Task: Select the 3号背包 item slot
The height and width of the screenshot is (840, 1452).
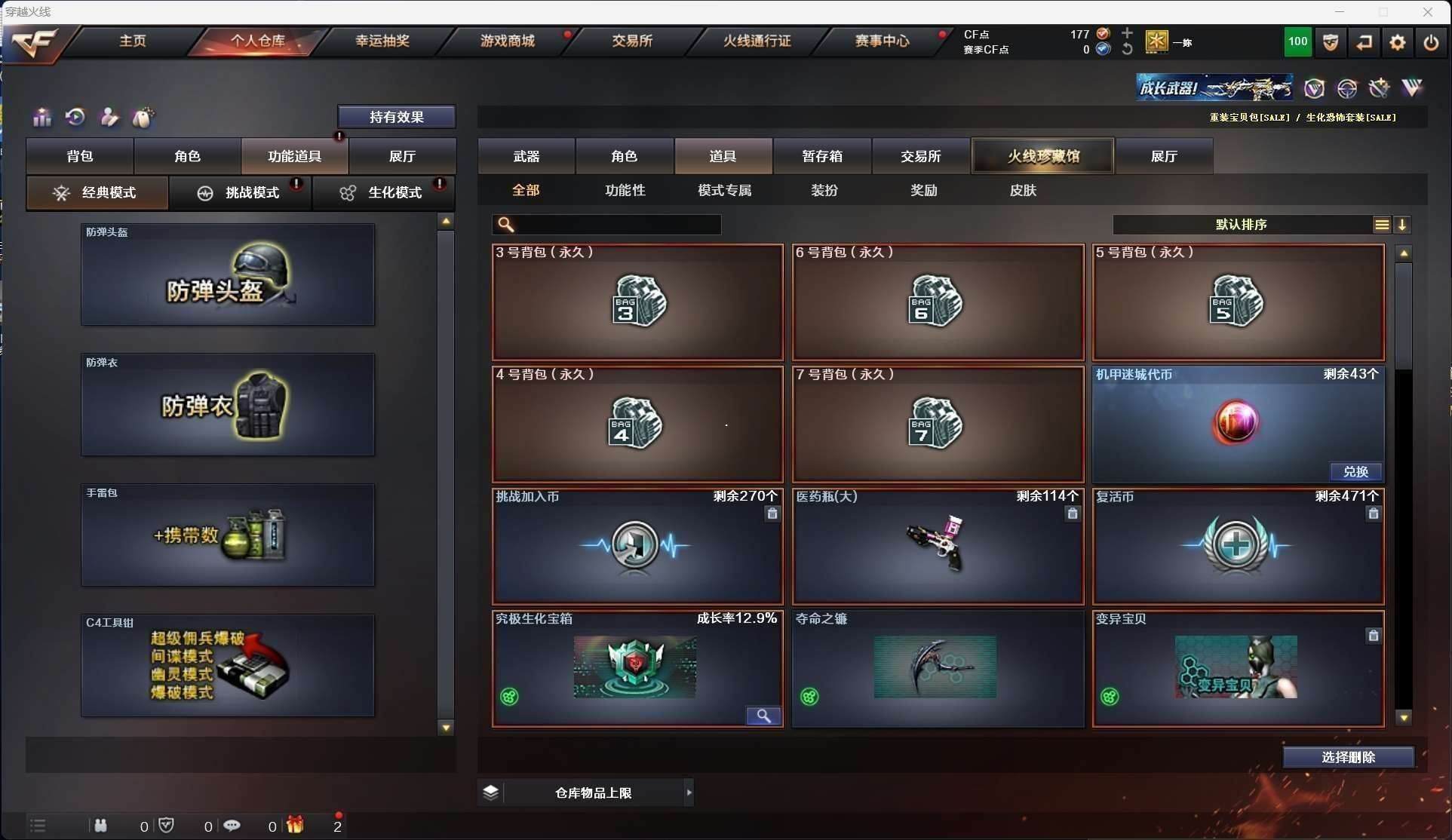Action: tap(637, 302)
